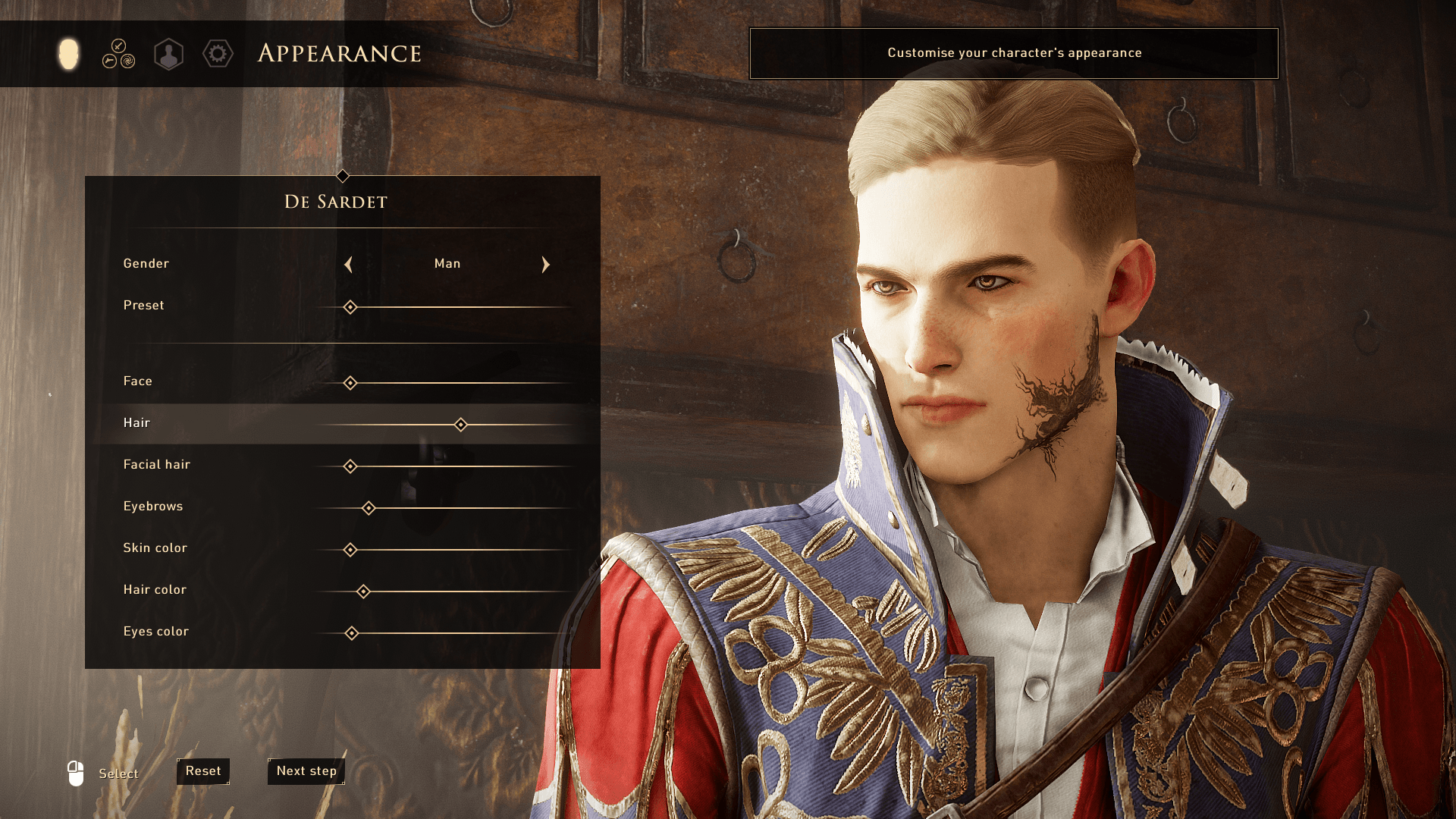Adjust the Facial hair slider handle
The image size is (1456, 819).
point(350,466)
